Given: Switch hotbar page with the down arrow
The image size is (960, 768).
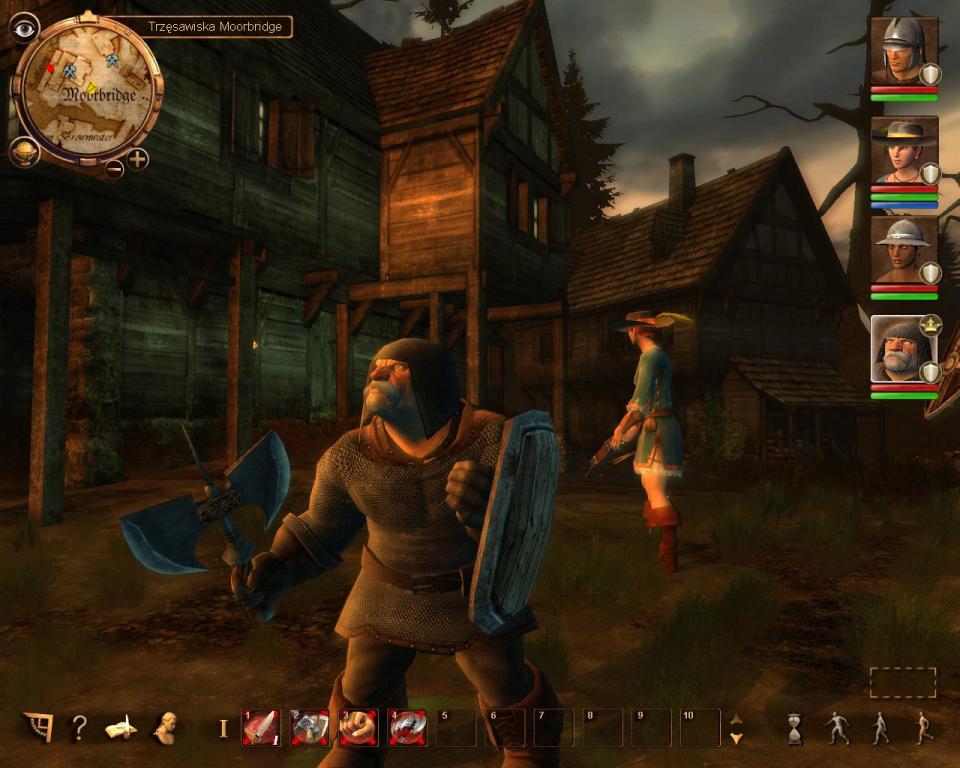Looking at the screenshot, I should [x=737, y=738].
